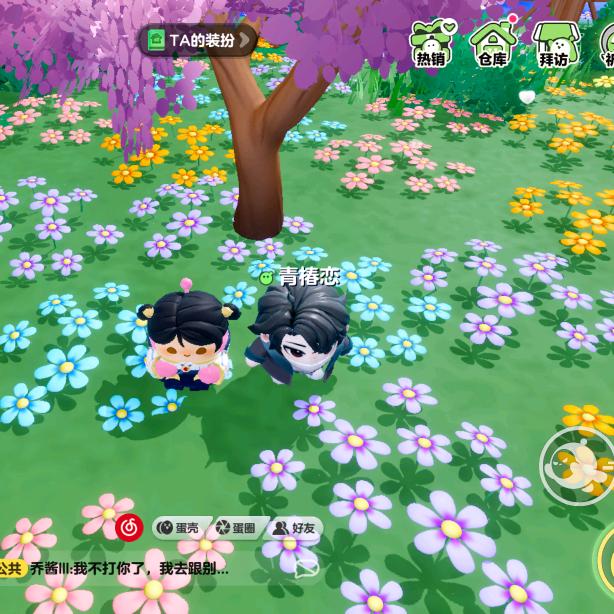Screen dimensions: 614x614
Task: Open the TA的装扮 outfit panel
Action: (197, 40)
